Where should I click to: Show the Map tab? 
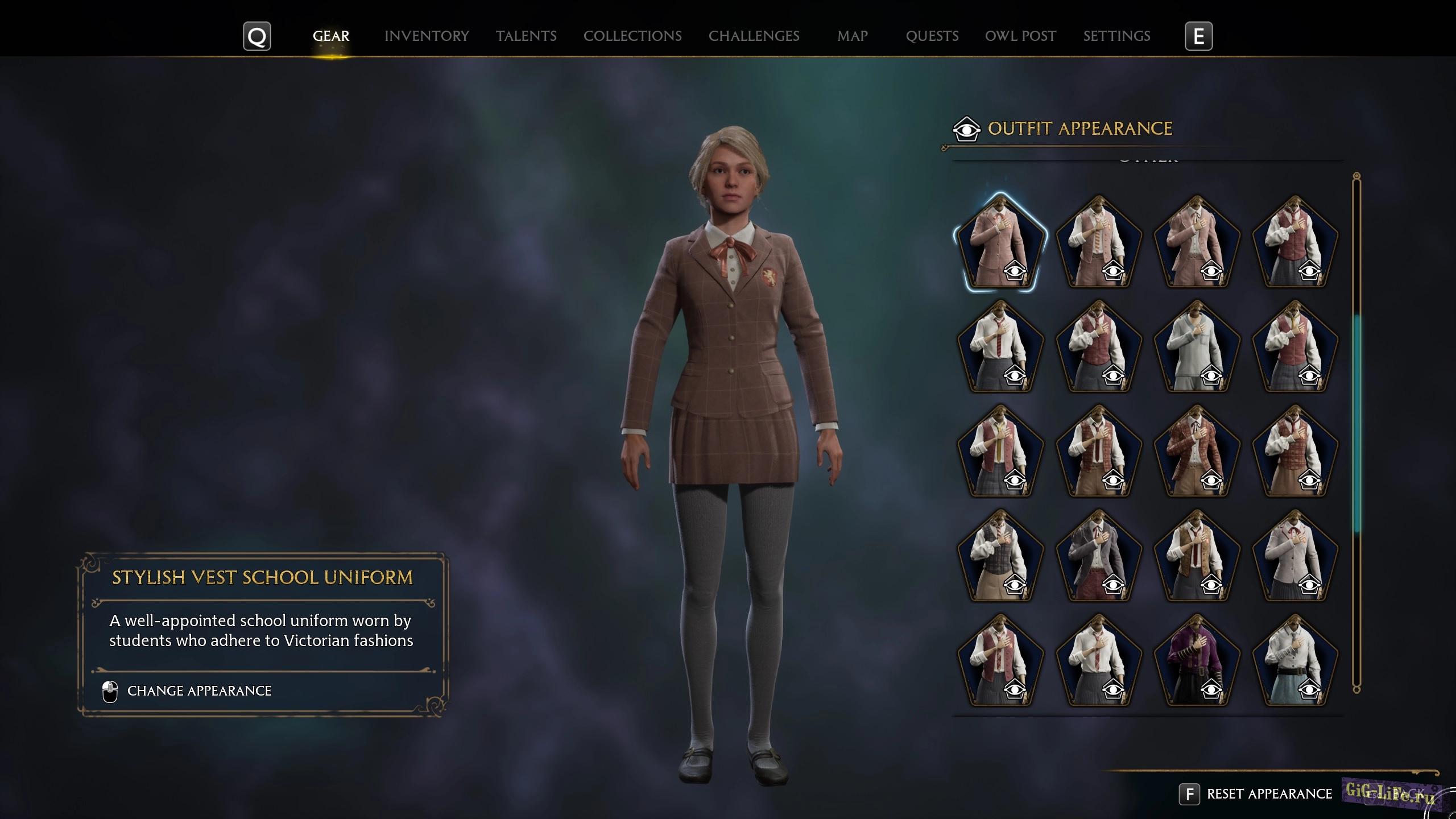852,36
